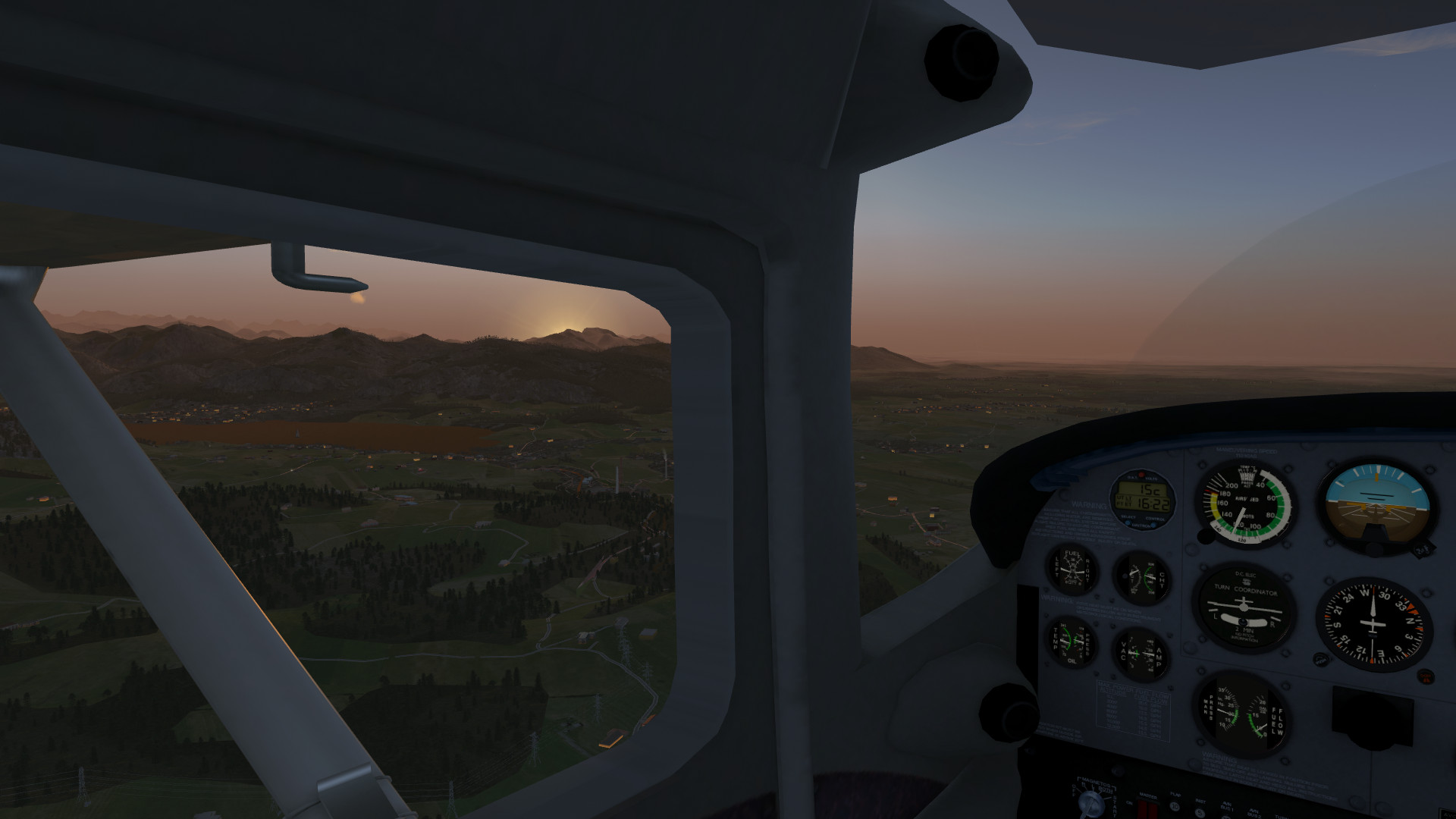The image size is (1456, 819).
Task: Click the heading indicator's PUSH knob
Action: pos(1321,660)
